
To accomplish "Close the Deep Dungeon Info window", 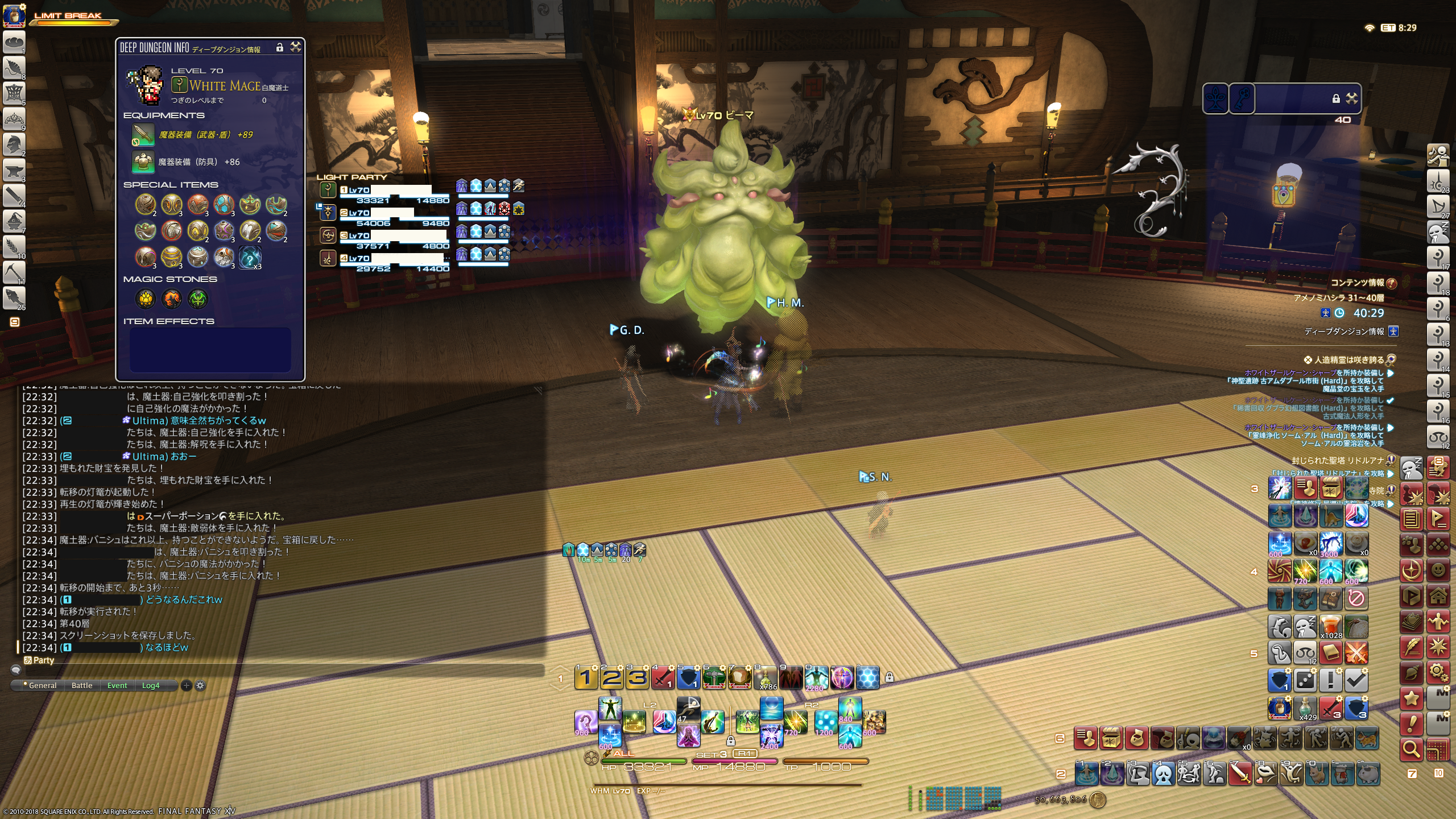I will click(296, 47).
